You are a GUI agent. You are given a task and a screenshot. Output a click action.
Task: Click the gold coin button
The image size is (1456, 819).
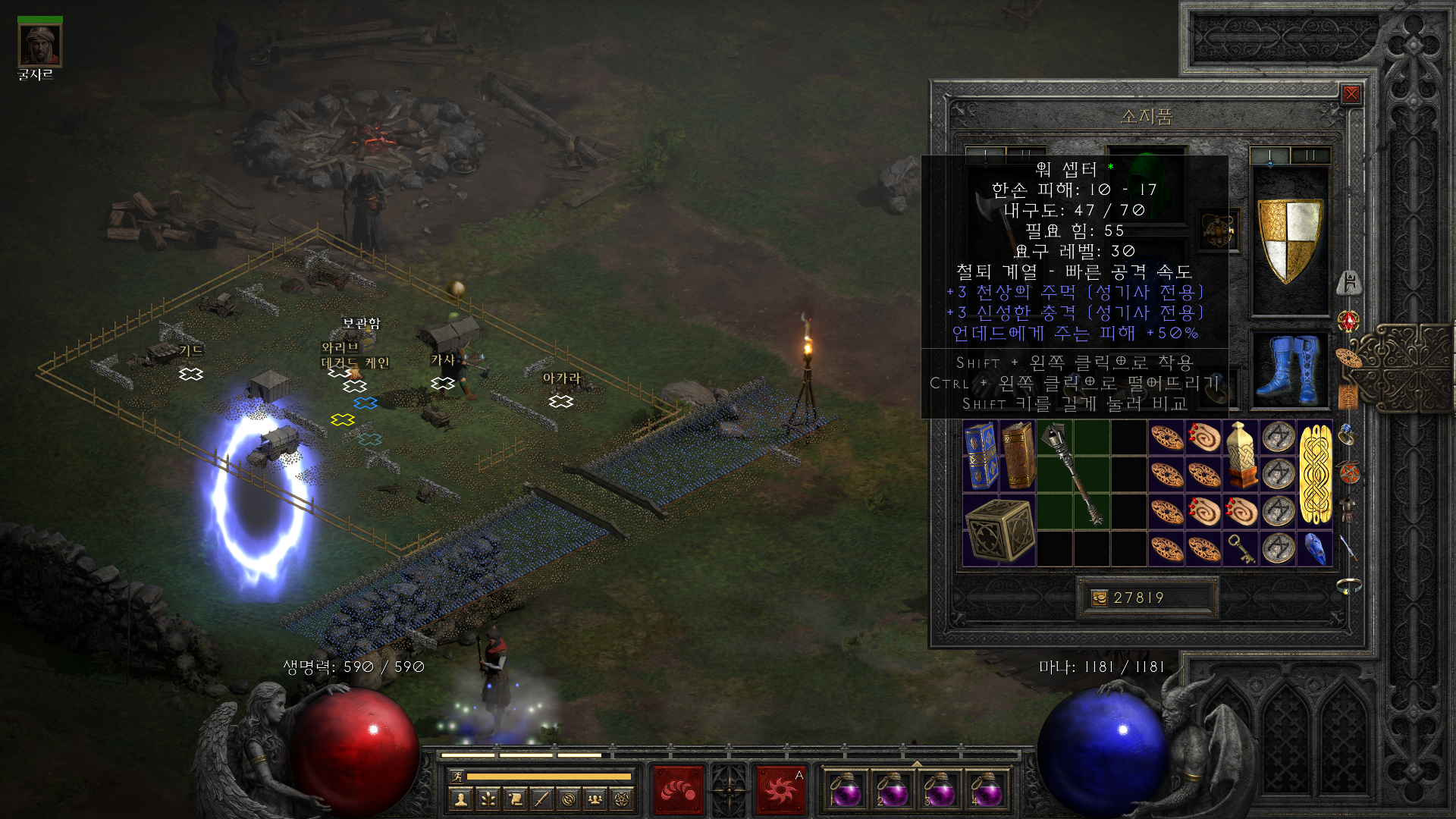pos(1099,598)
